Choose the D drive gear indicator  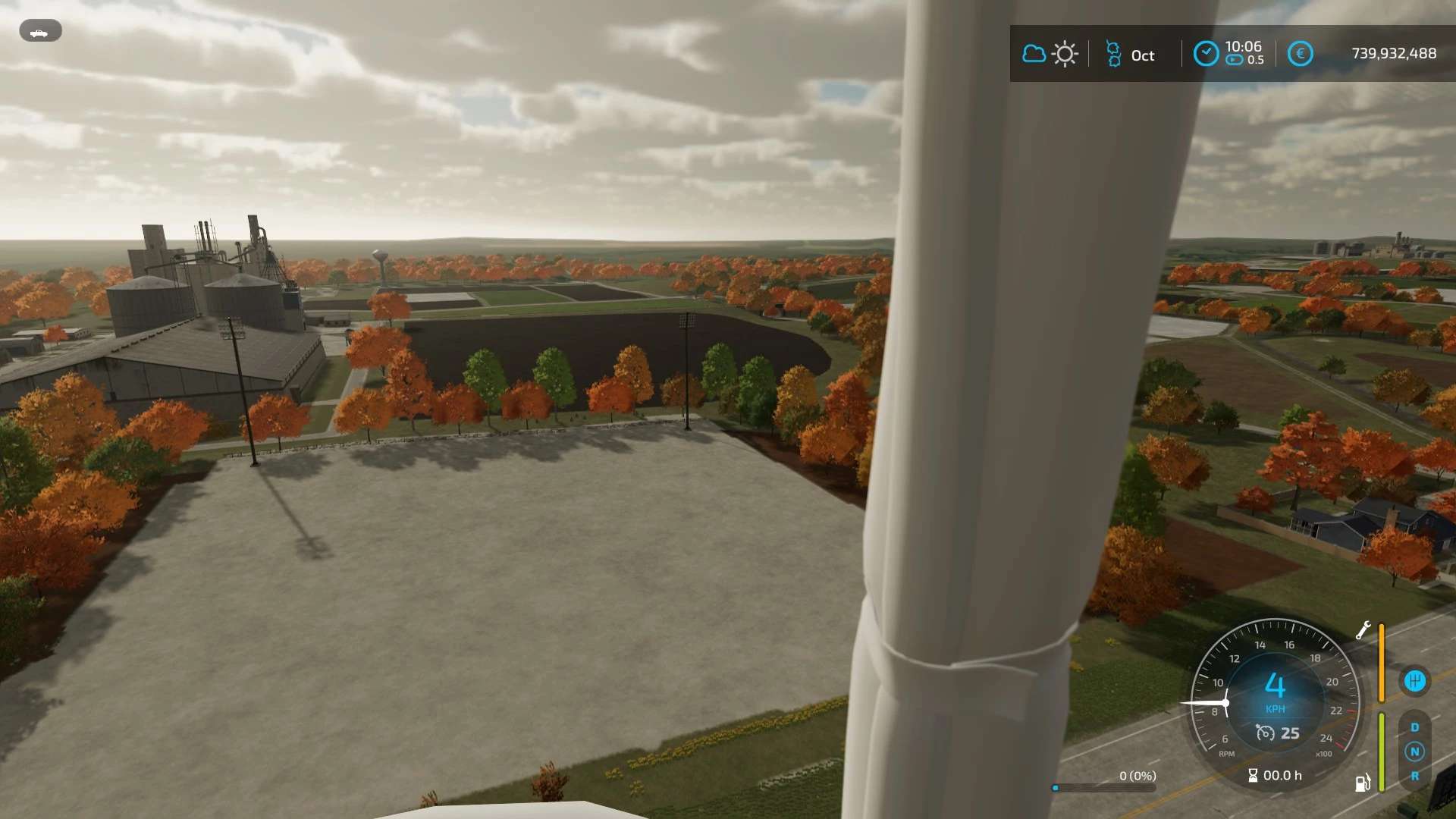click(1414, 727)
